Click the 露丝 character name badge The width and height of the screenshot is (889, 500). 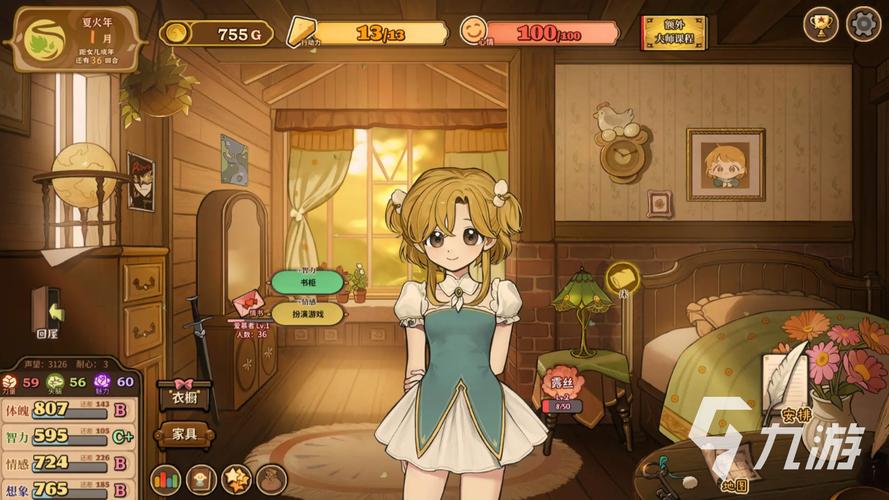pos(562,388)
